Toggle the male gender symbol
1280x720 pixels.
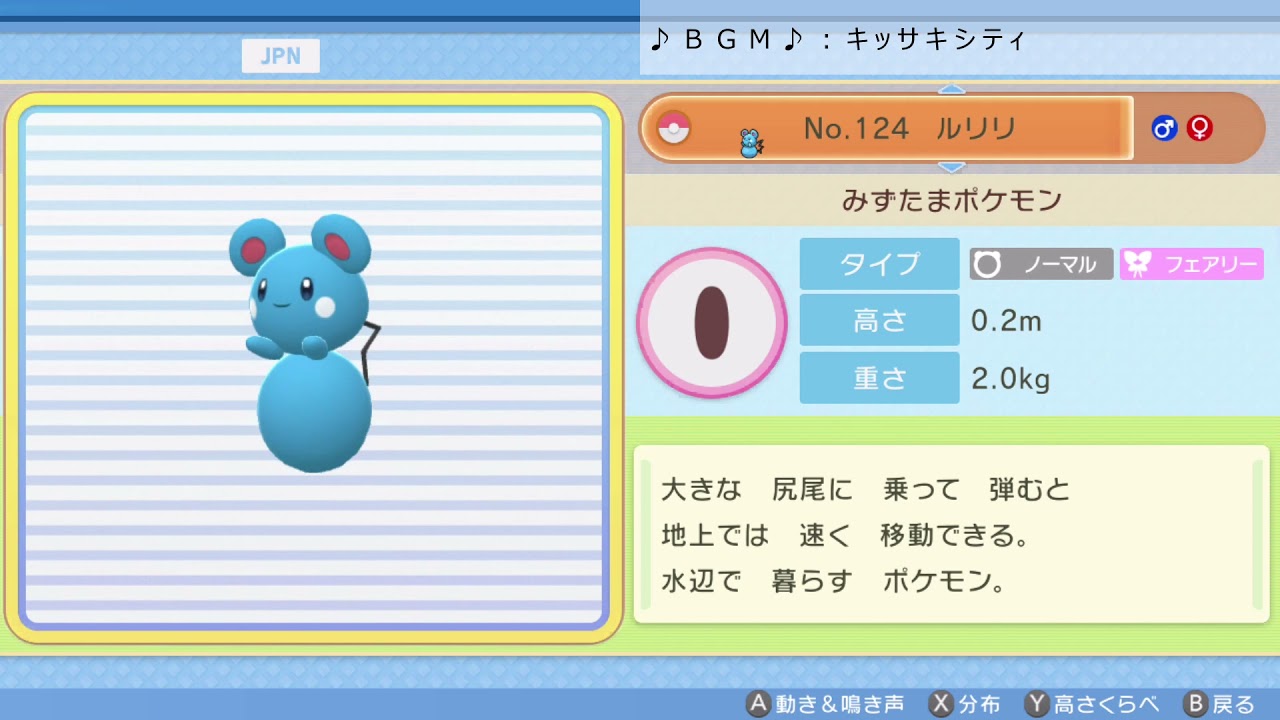(x=1163, y=128)
